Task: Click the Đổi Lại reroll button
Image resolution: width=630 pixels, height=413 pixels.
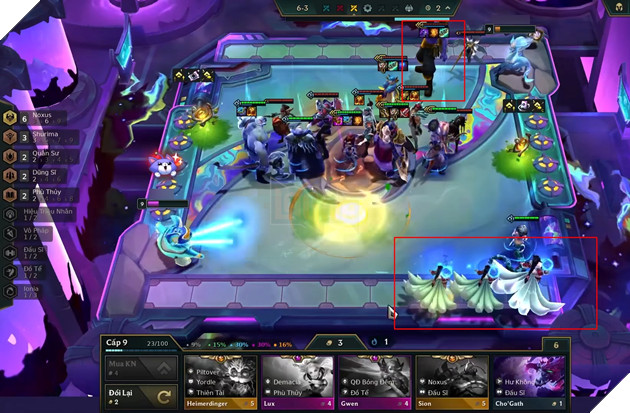Action: pos(140,398)
